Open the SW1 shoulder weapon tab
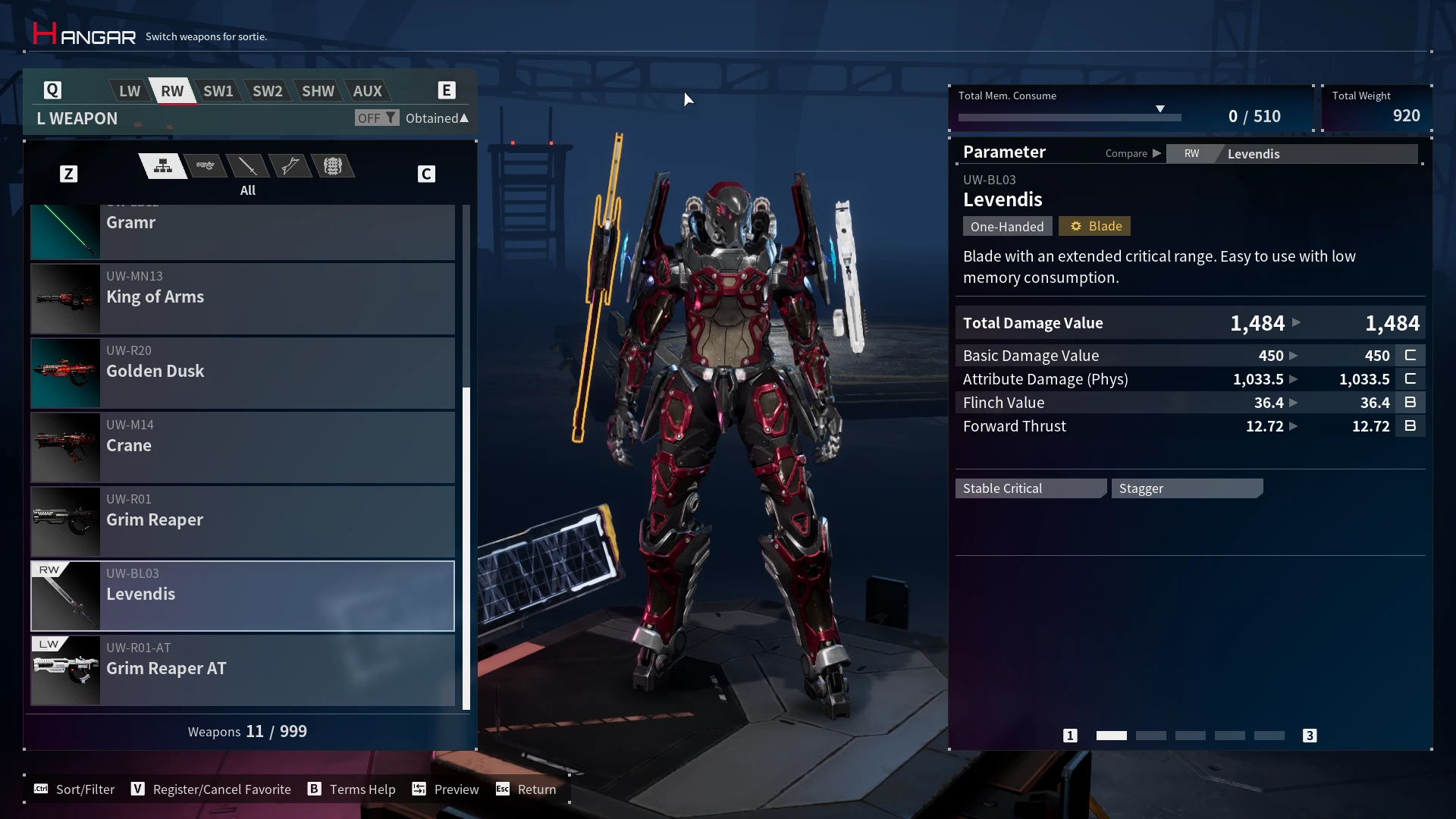1456x819 pixels. click(218, 91)
